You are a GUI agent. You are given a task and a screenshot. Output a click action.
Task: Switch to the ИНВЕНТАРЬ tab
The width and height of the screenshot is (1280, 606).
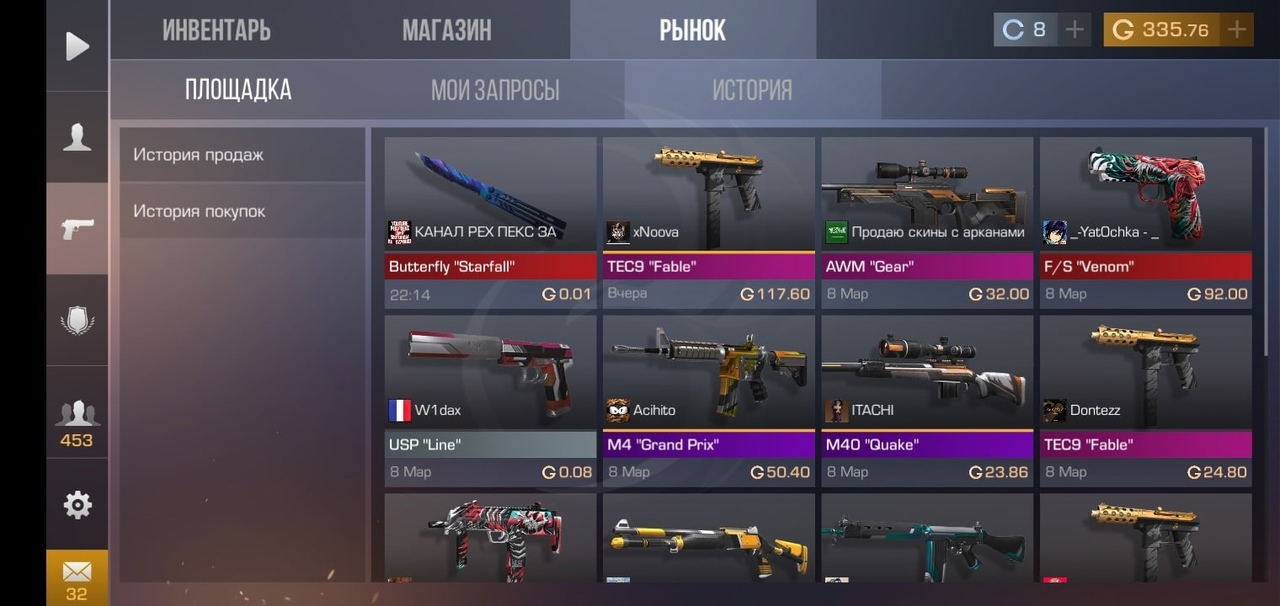(x=216, y=30)
